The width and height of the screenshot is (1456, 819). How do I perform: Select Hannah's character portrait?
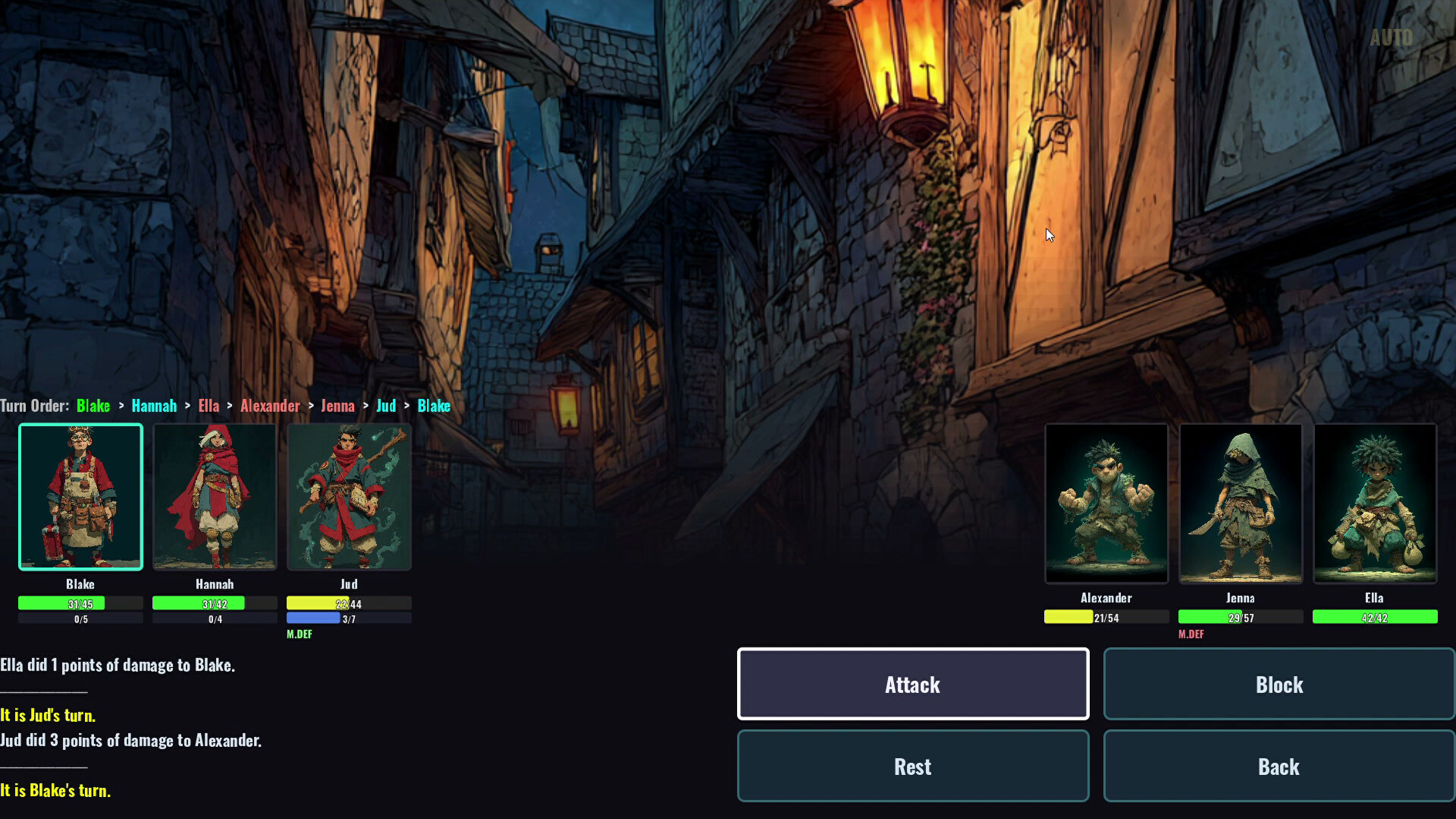click(x=215, y=497)
